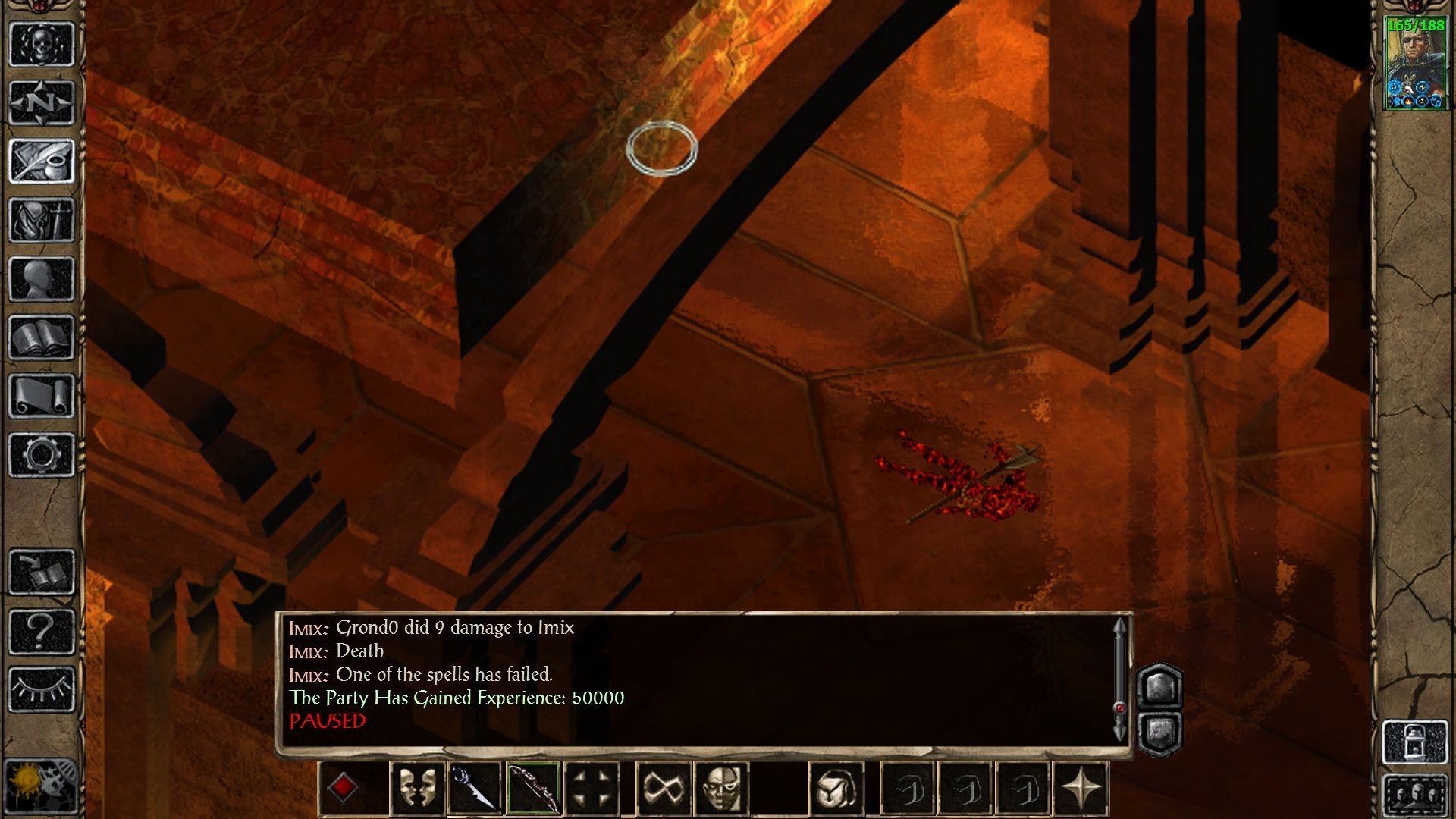Screen dimensions: 1456x819
Task: Show the character record head silhouette button
Action: coord(42,278)
